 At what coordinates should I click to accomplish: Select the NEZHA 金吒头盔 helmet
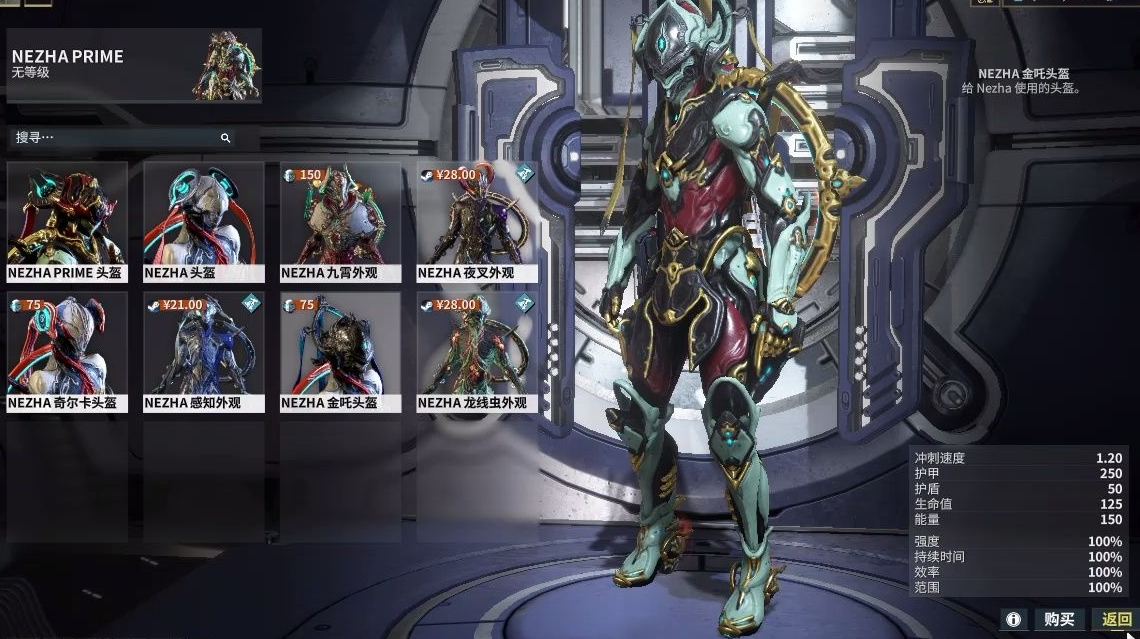pyautogui.click(x=341, y=352)
